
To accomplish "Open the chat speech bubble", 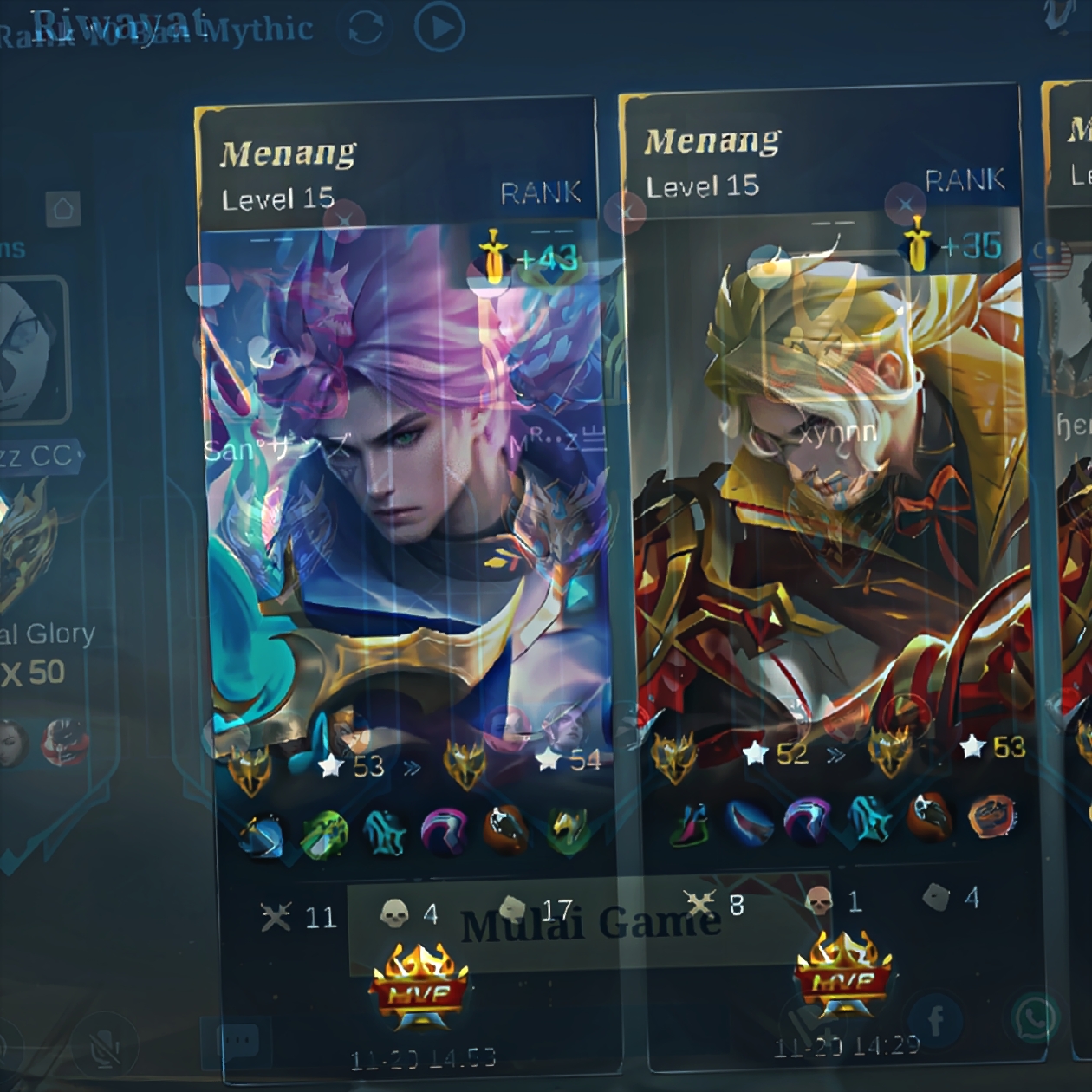I will pyautogui.click(x=240, y=1038).
